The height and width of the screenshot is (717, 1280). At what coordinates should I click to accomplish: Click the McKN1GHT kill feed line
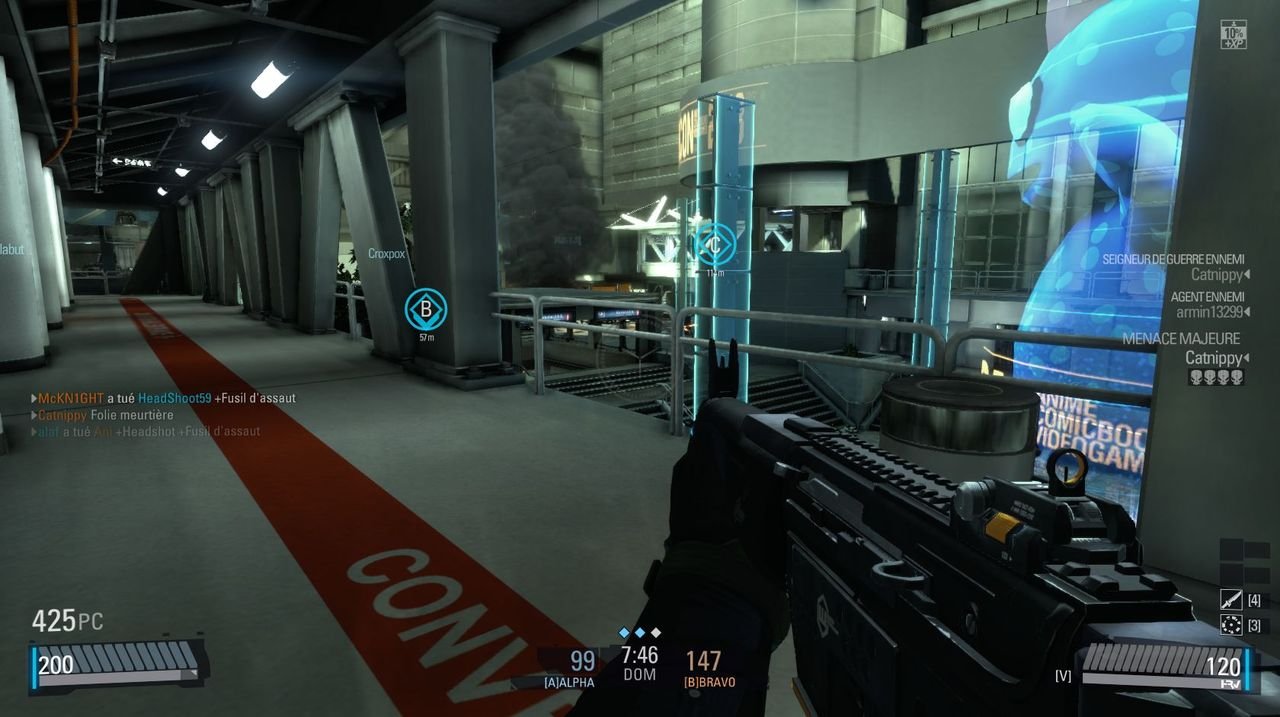click(166, 398)
